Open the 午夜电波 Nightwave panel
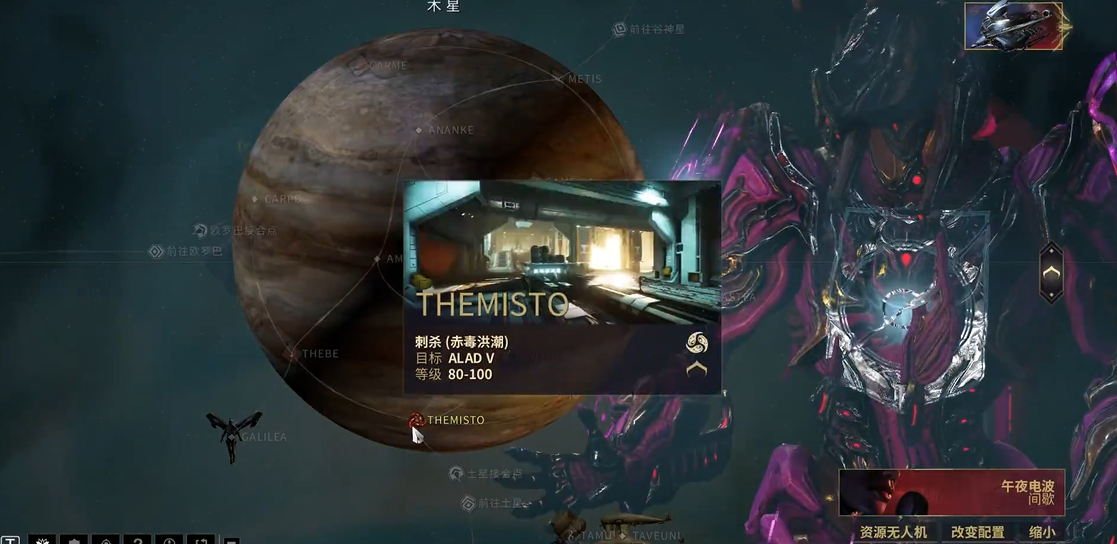This screenshot has height=544, width=1117. 950,492
